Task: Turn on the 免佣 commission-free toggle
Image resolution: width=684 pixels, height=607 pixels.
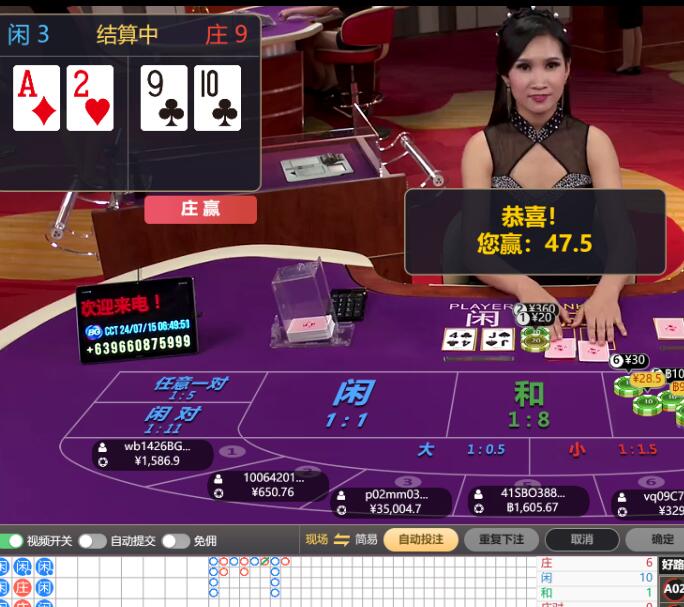Action: coord(175,541)
